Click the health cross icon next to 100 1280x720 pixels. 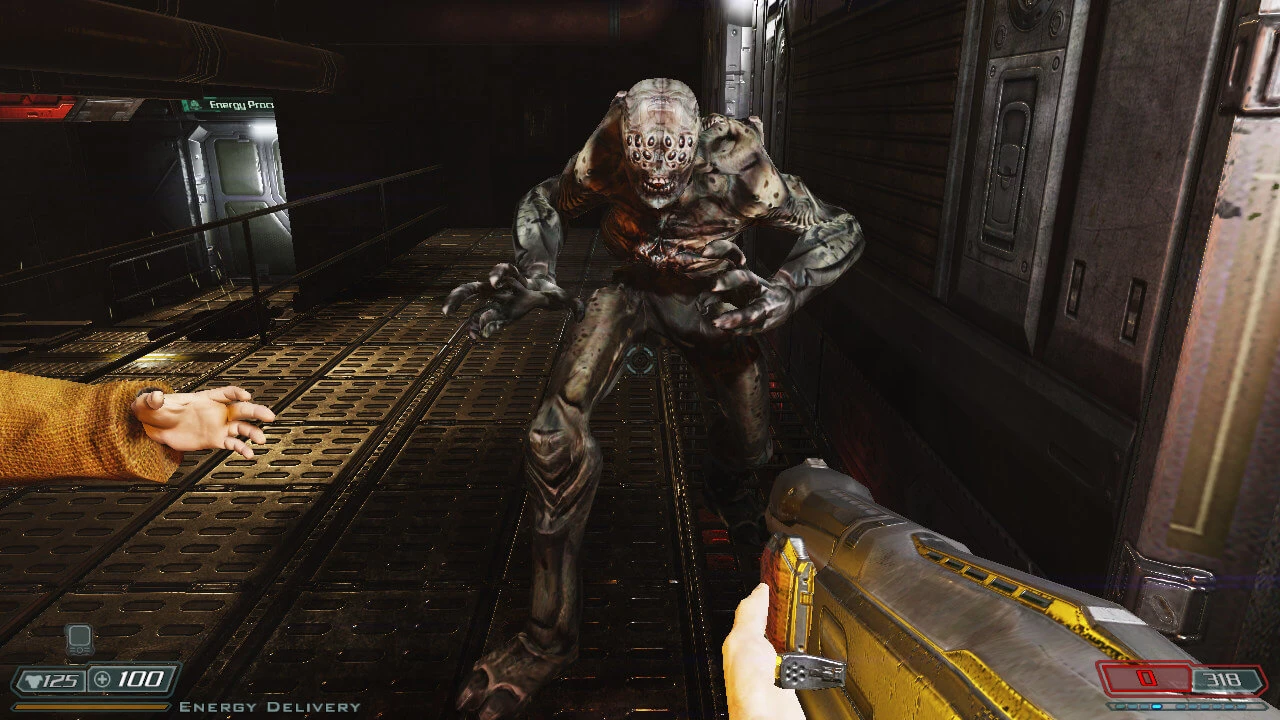(x=100, y=678)
